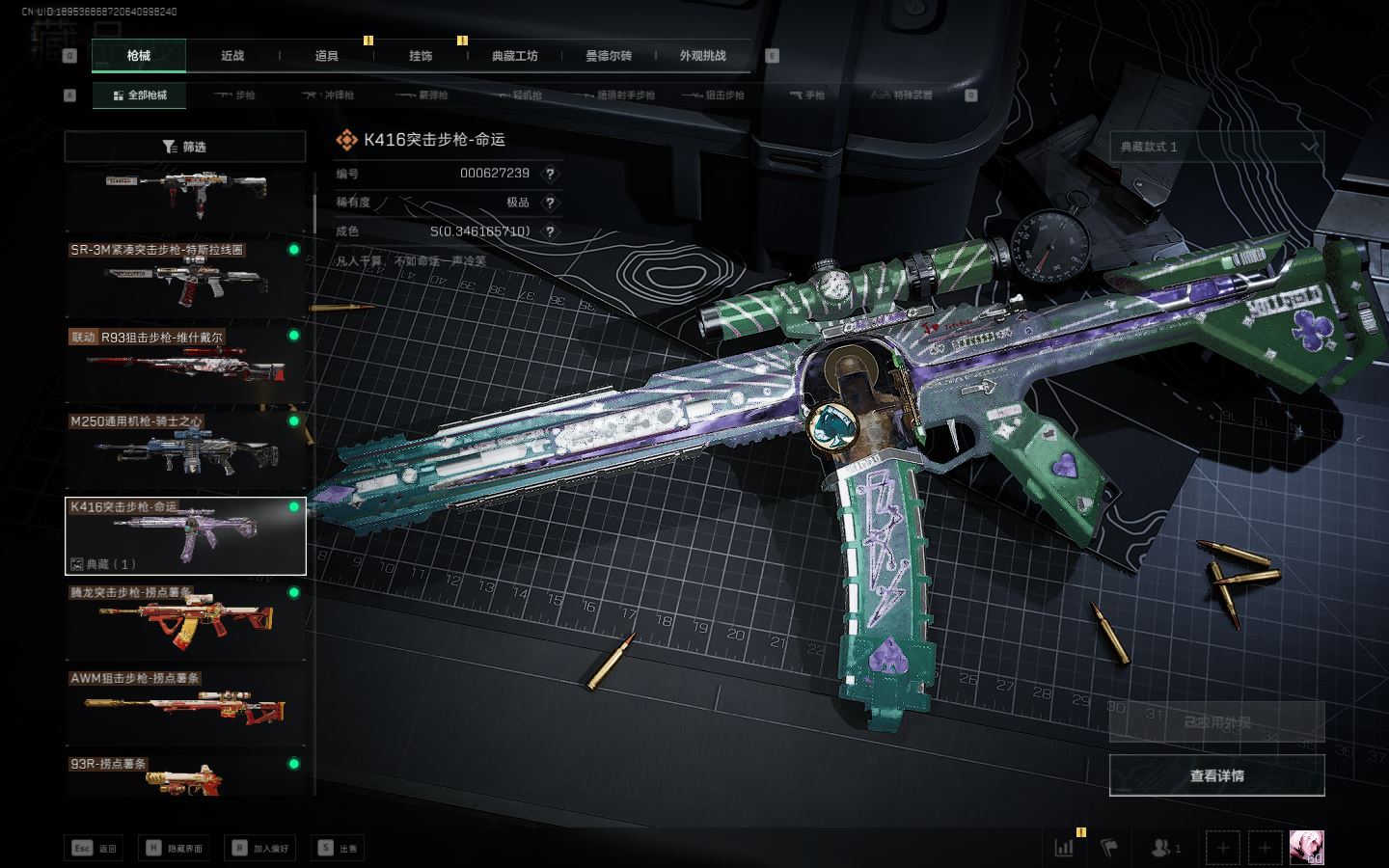Open the 曼德尔砖 tab
This screenshot has width=1389, height=868.
coord(609,56)
